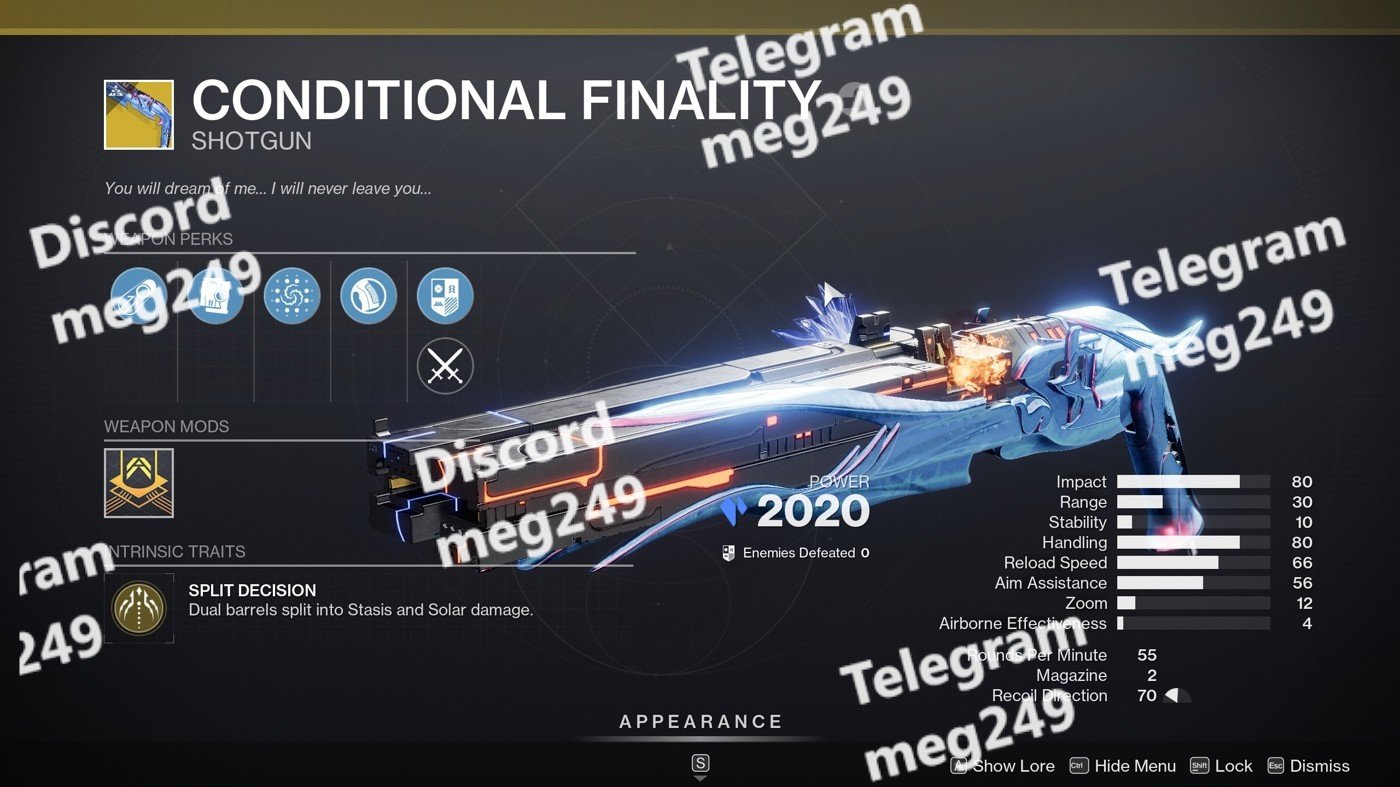This screenshot has height=787, width=1400.
Task: Inspect the Split Decision intrinsic trait
Action: 139,608
